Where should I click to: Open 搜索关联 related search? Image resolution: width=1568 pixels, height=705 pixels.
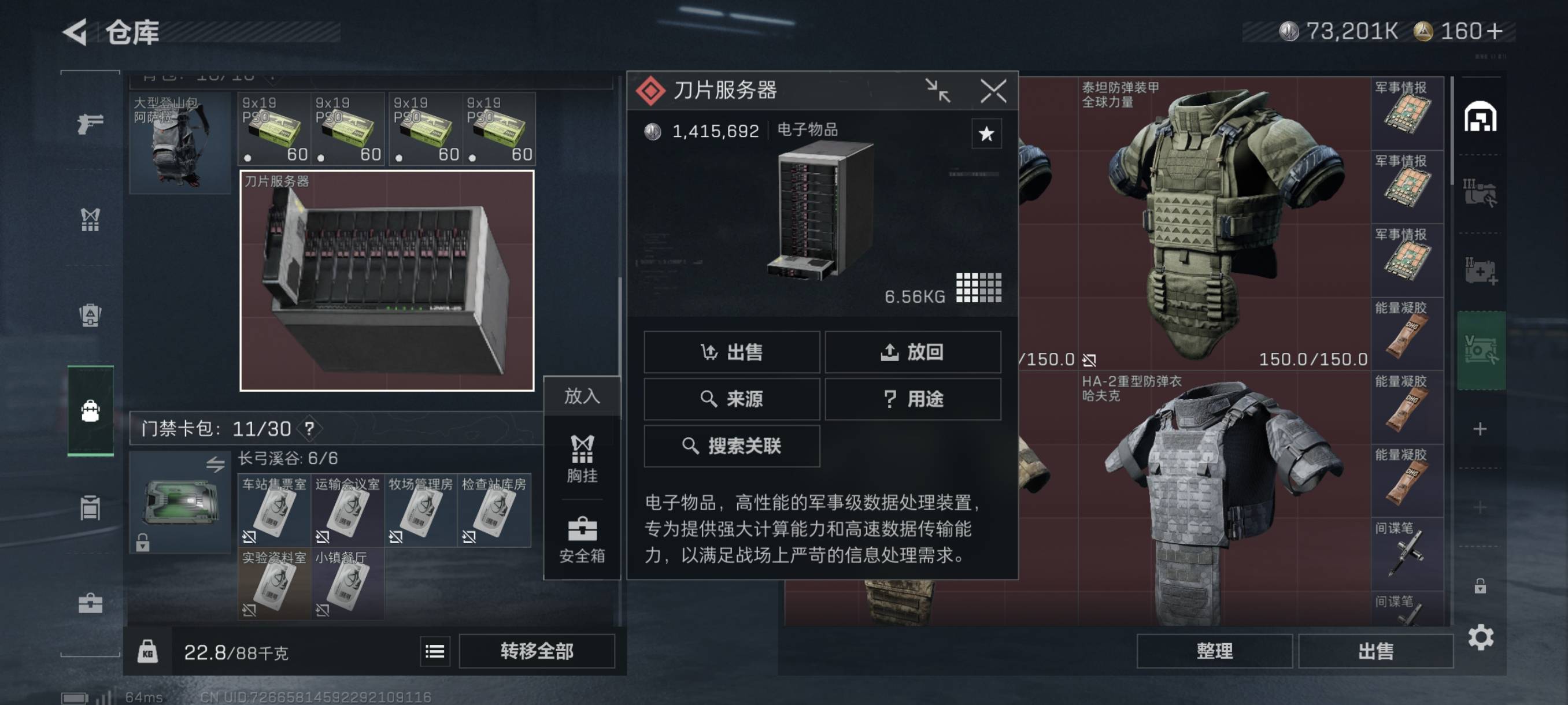click(731, 446)
